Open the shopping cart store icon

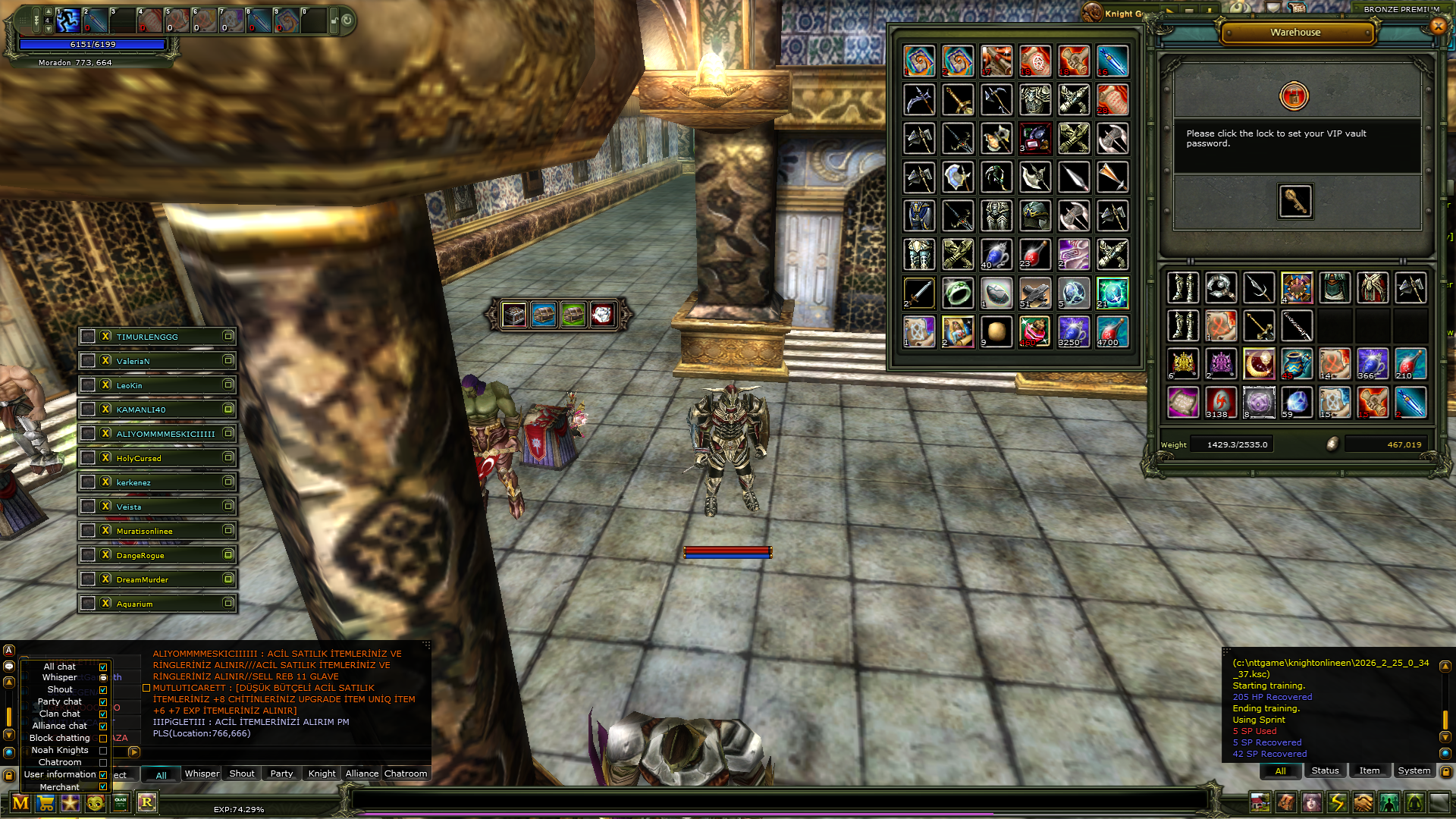(45, 803)
